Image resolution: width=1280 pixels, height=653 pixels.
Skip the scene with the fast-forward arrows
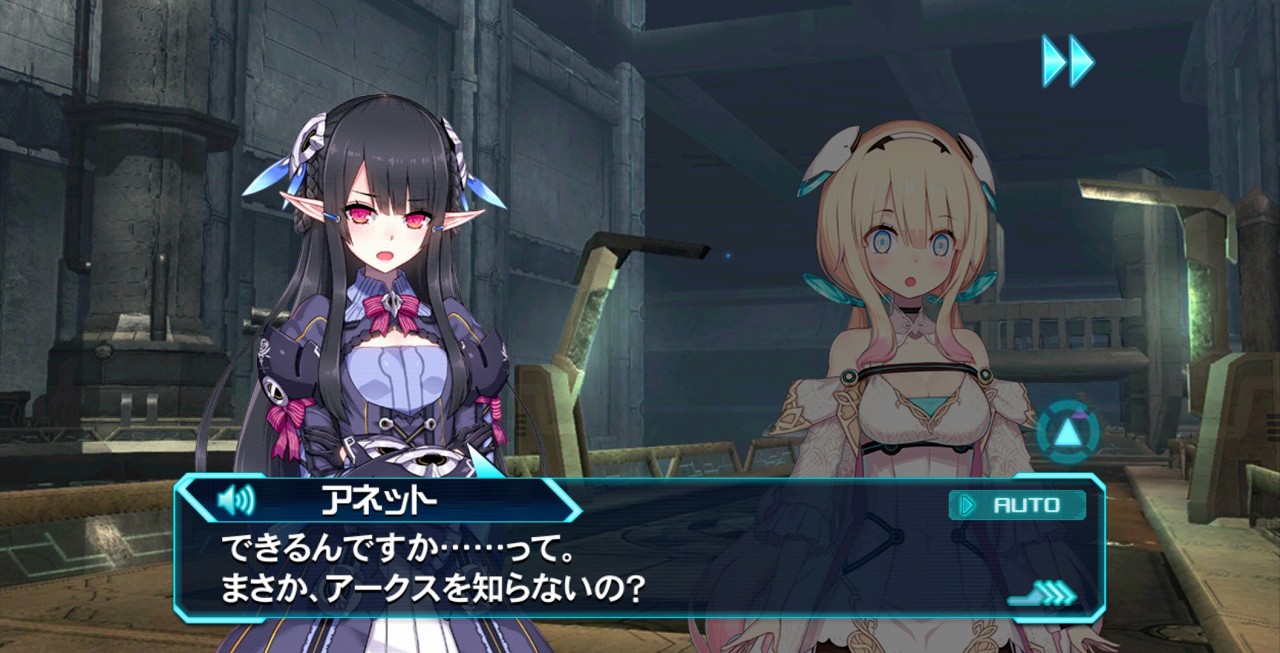(1067, 61)
